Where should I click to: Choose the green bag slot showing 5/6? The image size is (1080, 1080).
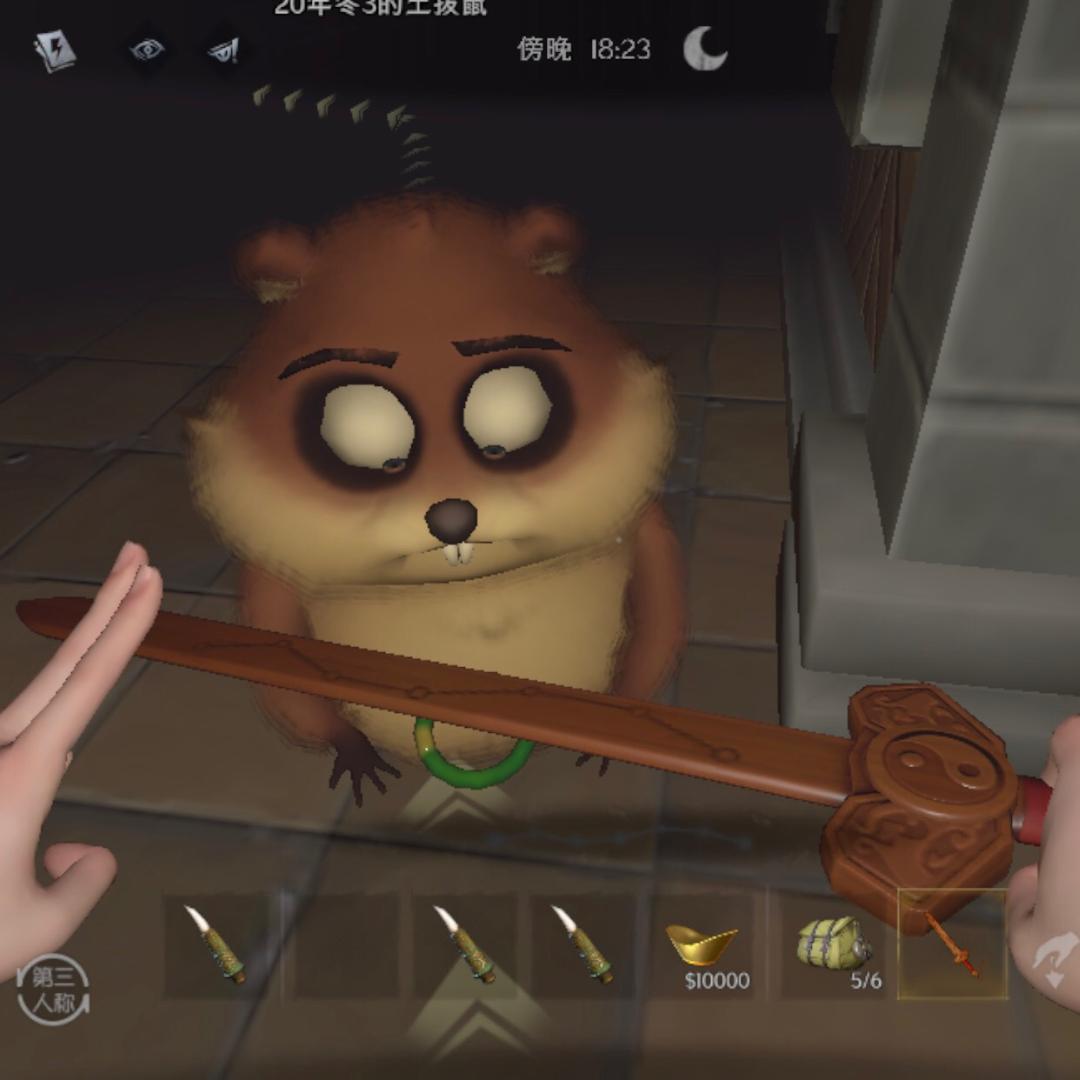[x=832, y=946]
